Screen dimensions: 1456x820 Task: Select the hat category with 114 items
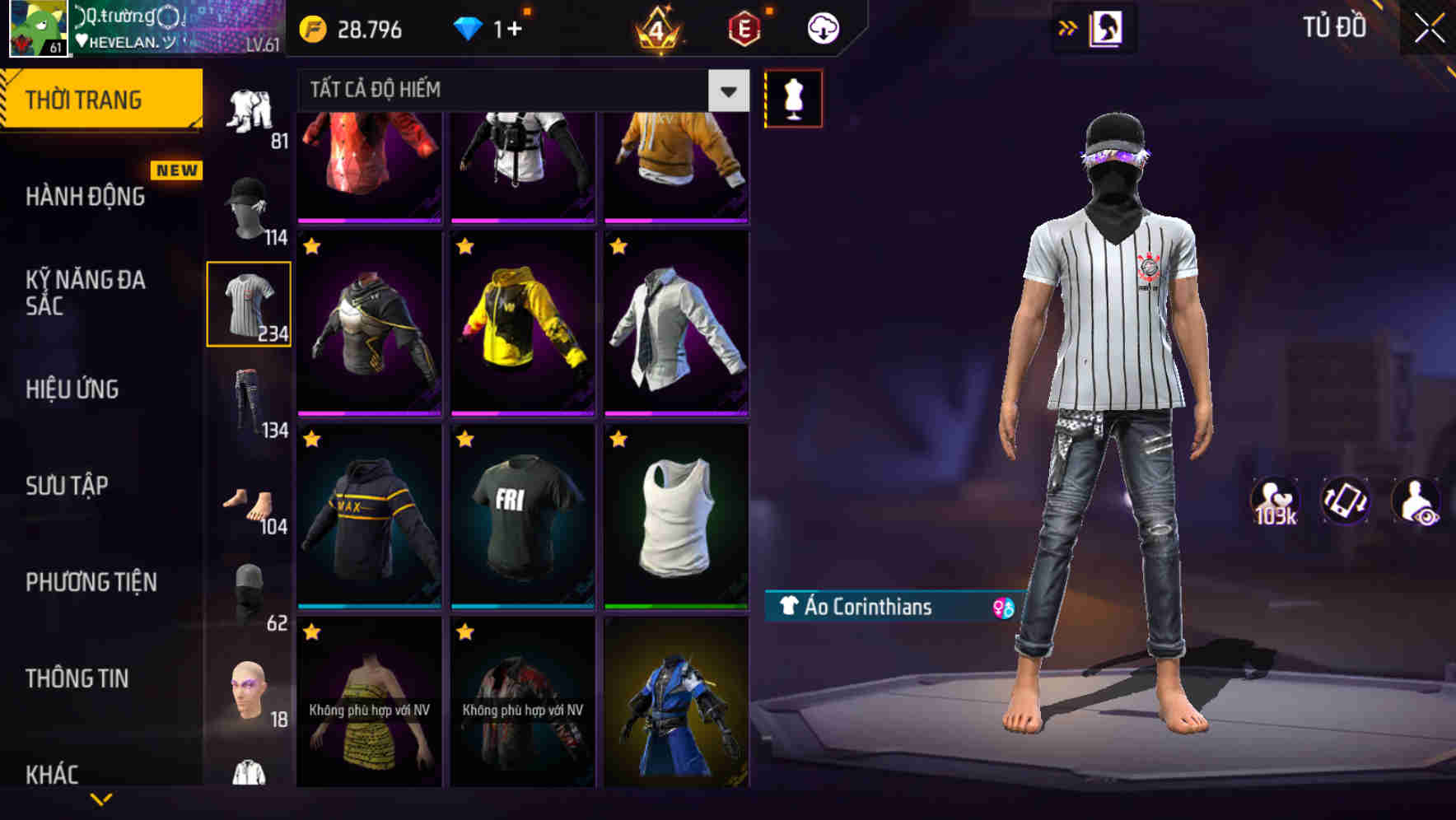(246, 202)
